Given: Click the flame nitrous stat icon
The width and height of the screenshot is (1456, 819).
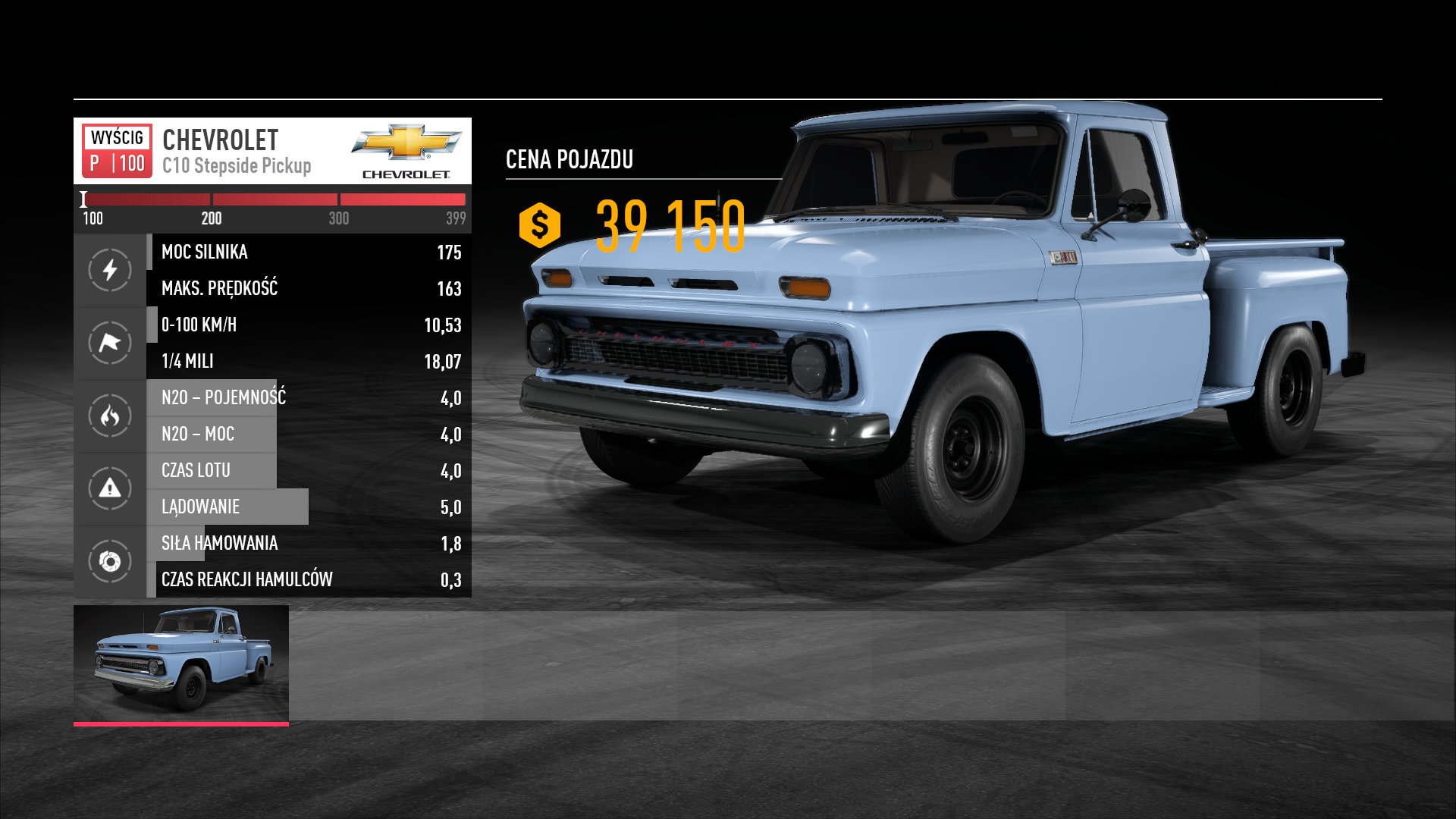Looking at the screenshot, I should pos(110,416).
